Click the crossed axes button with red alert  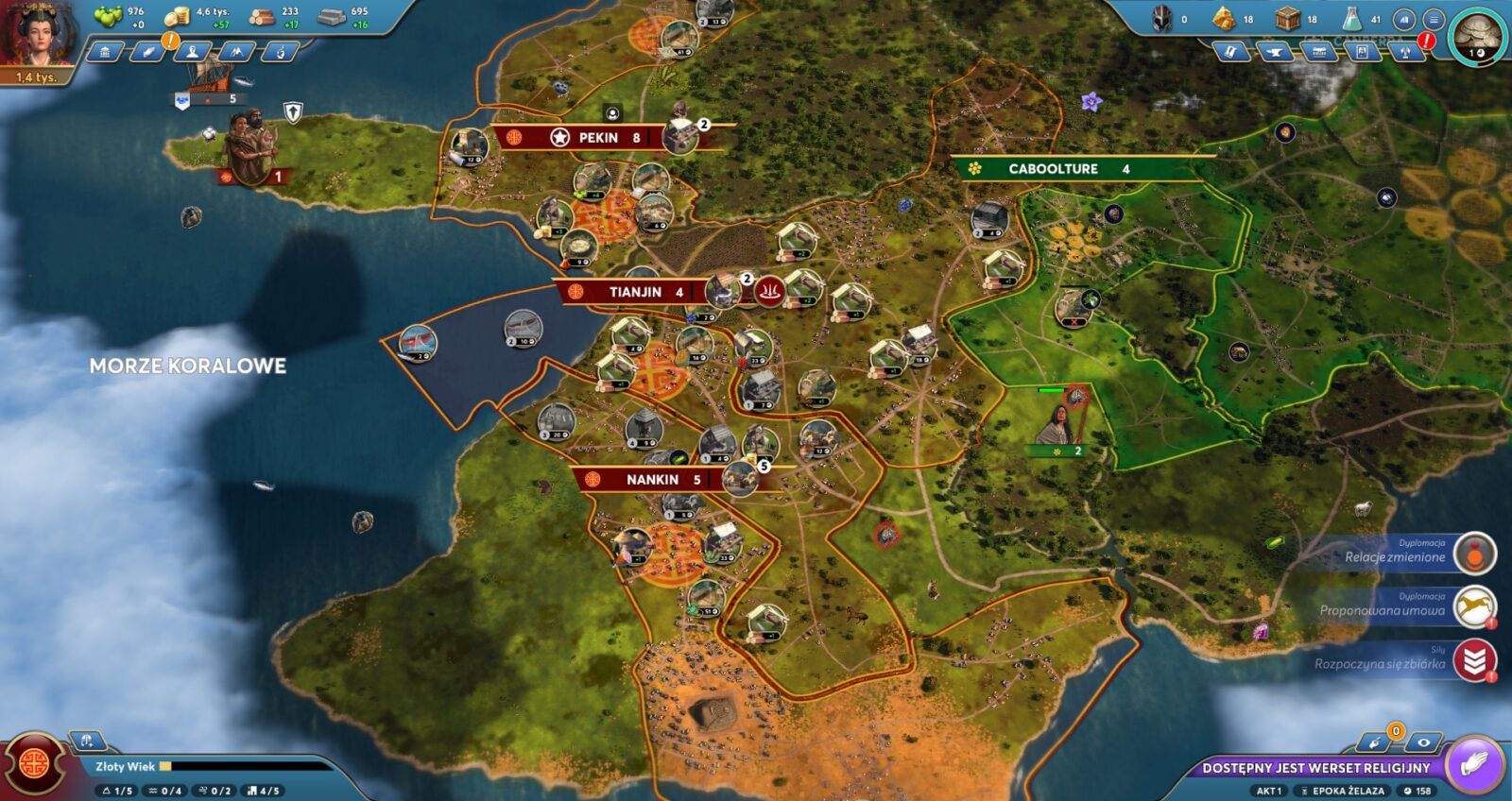point(1406,53)
